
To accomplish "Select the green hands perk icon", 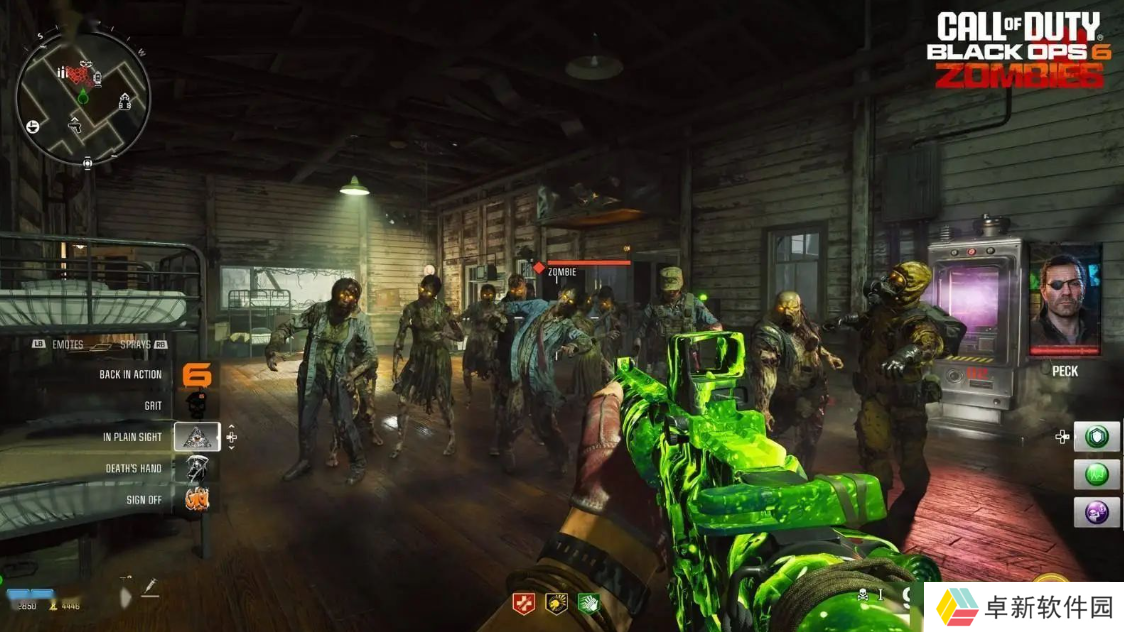I will pyautogui.click(x=588, y=603).
